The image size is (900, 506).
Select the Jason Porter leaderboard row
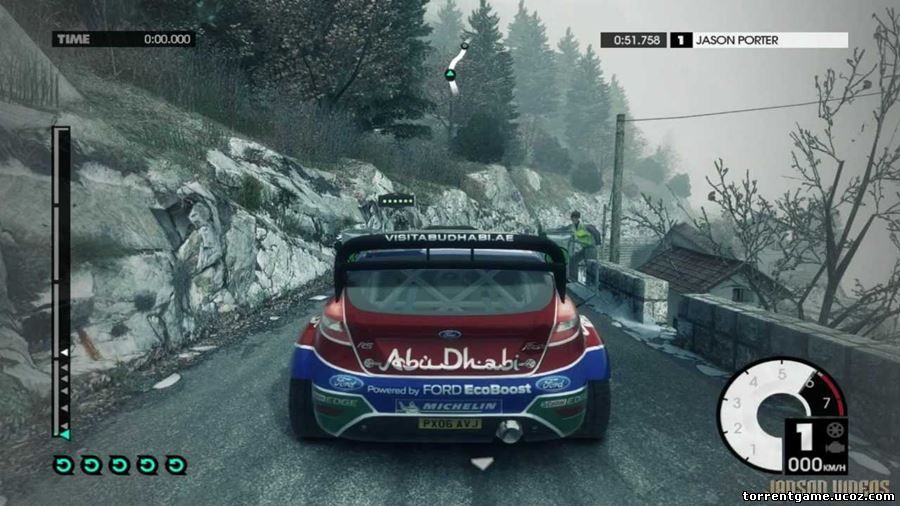pyautogui.click(x=724, y=40)
